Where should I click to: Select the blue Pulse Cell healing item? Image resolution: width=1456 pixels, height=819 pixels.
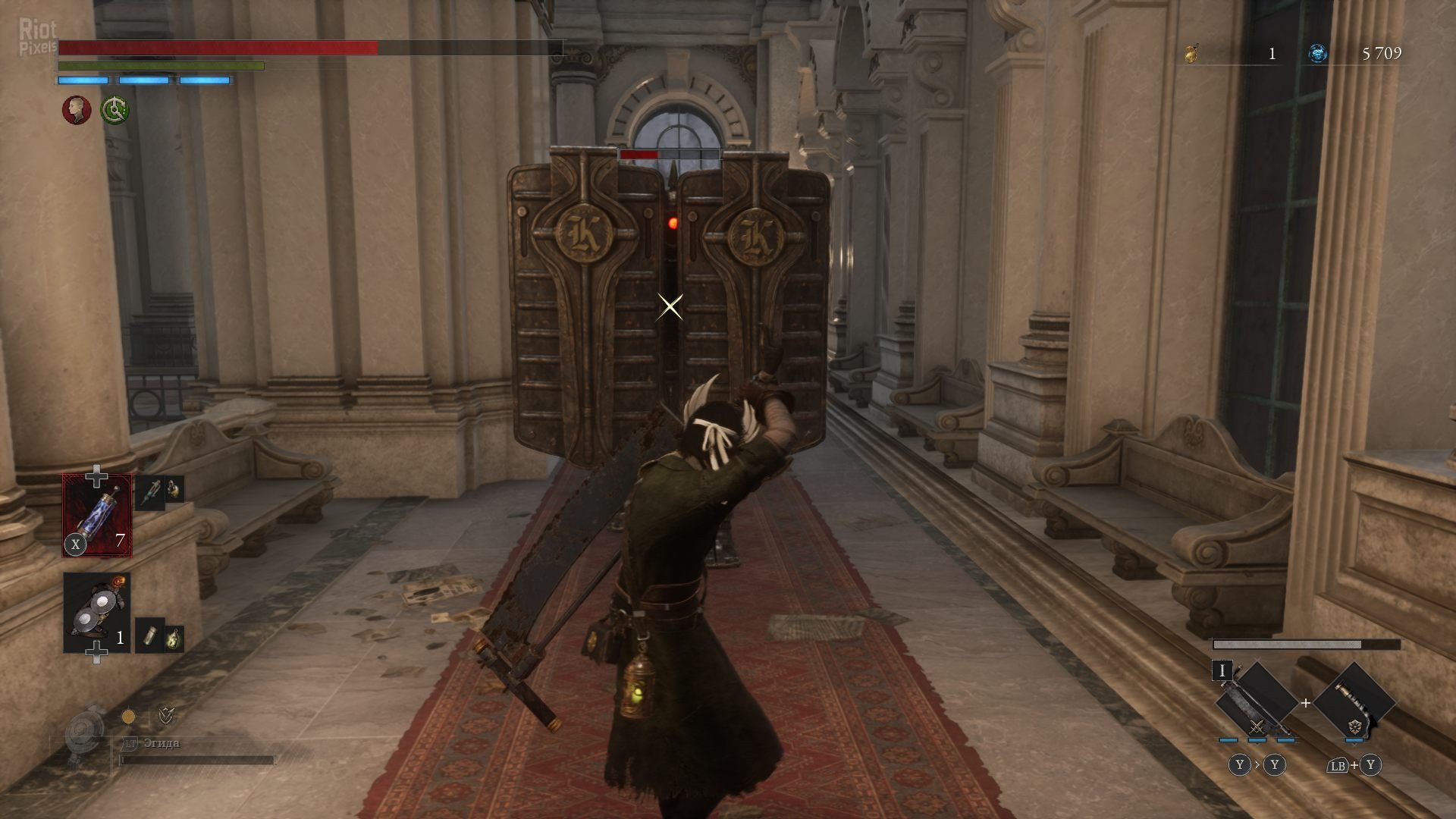pos(97,515)
